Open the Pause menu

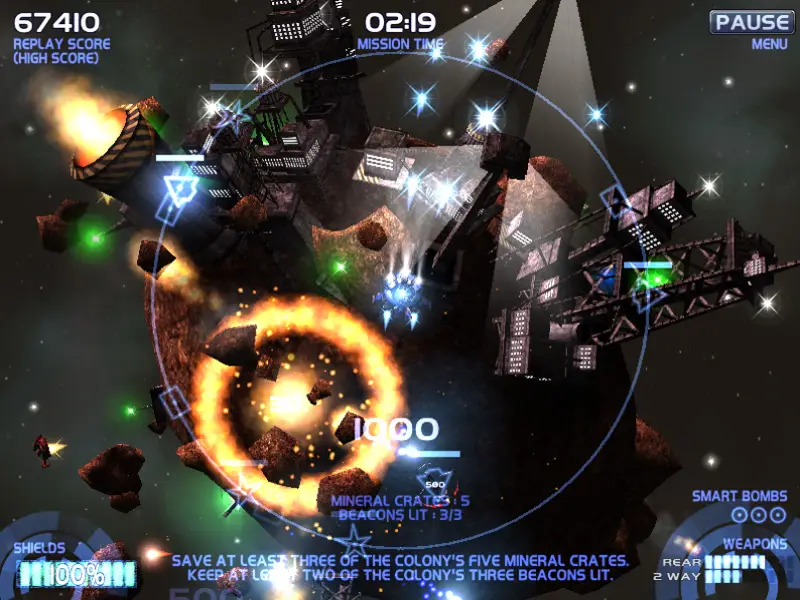click(x=753, y=22)
